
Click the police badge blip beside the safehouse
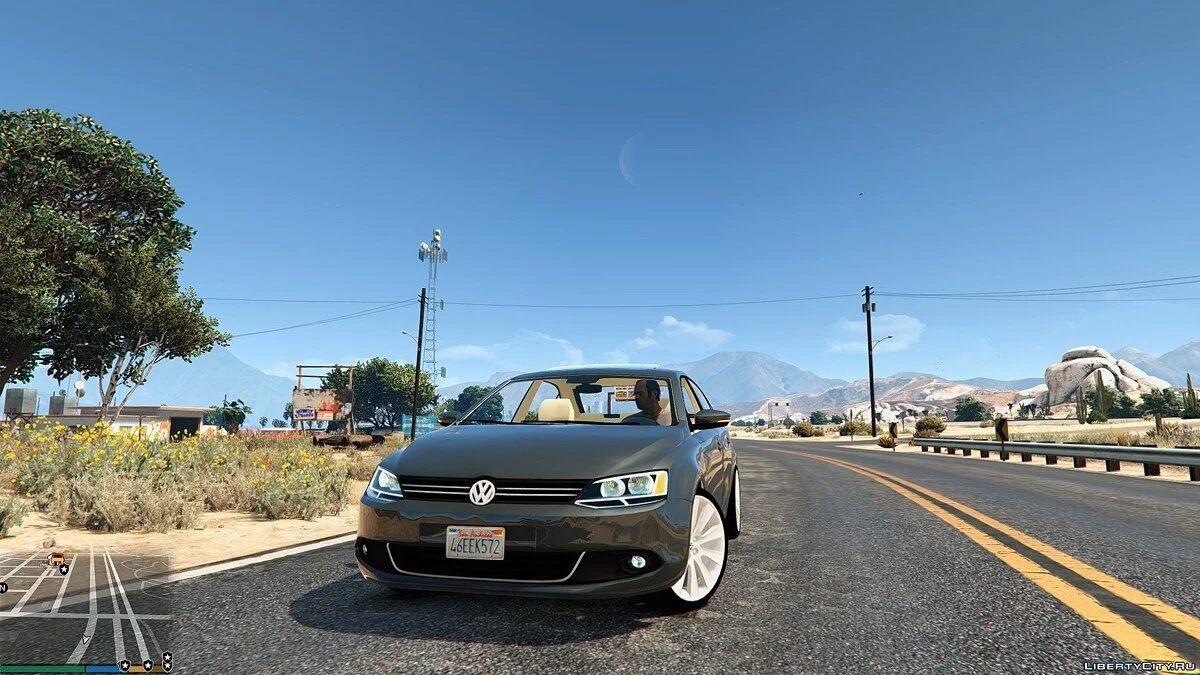point(65,569)
